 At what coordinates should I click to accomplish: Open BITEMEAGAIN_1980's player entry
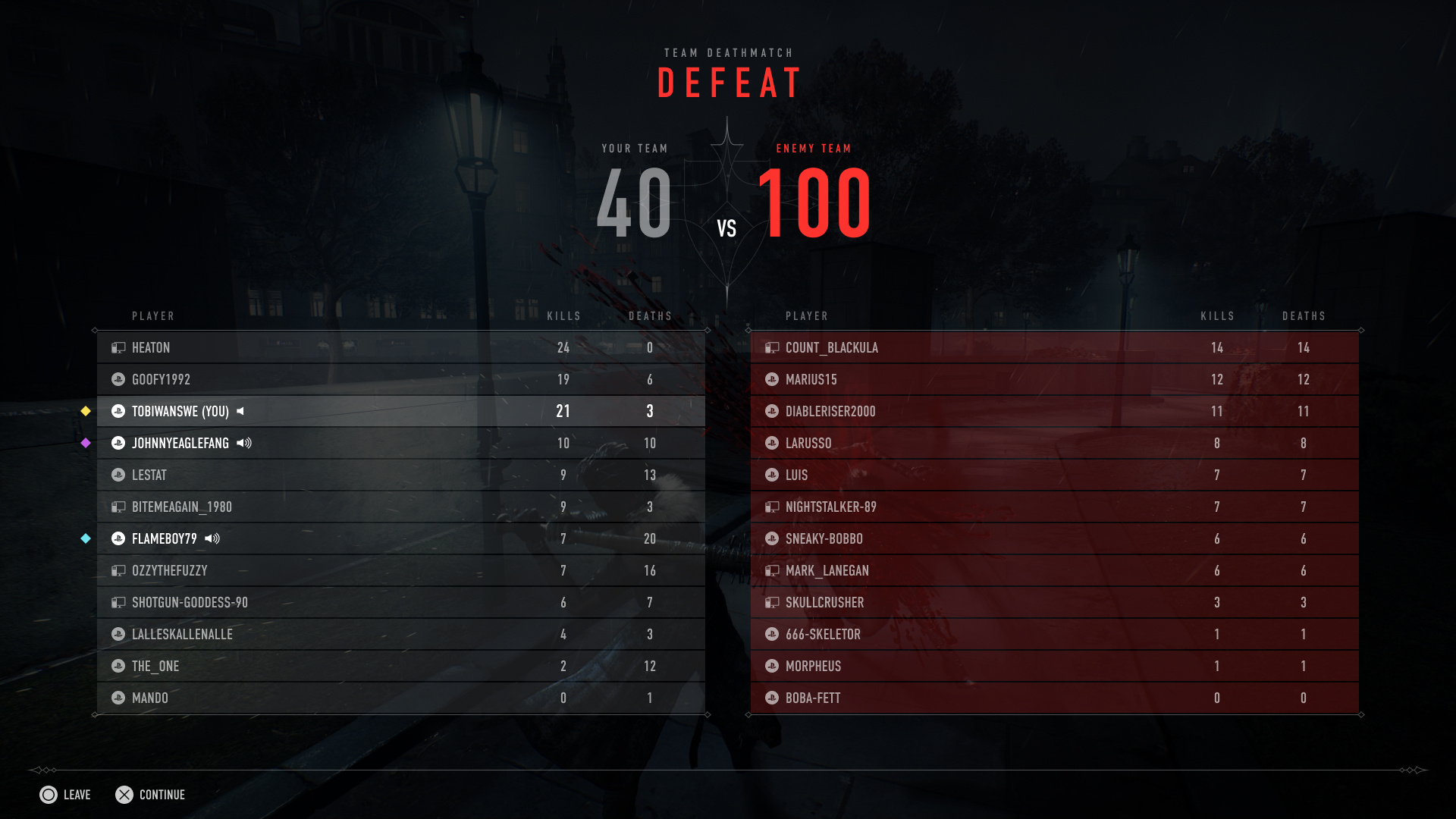(x=400, y=507)
